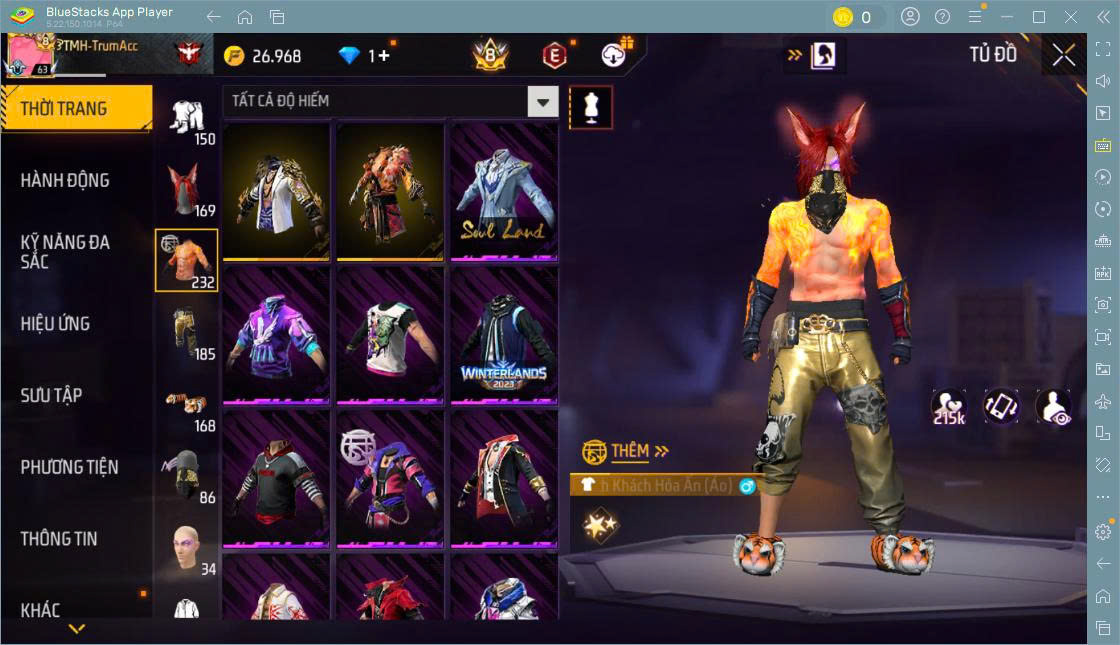Toggle the mannequin preview button
Screen dimensions: 1120x645
pyautogui.click(x=590, y=107)
